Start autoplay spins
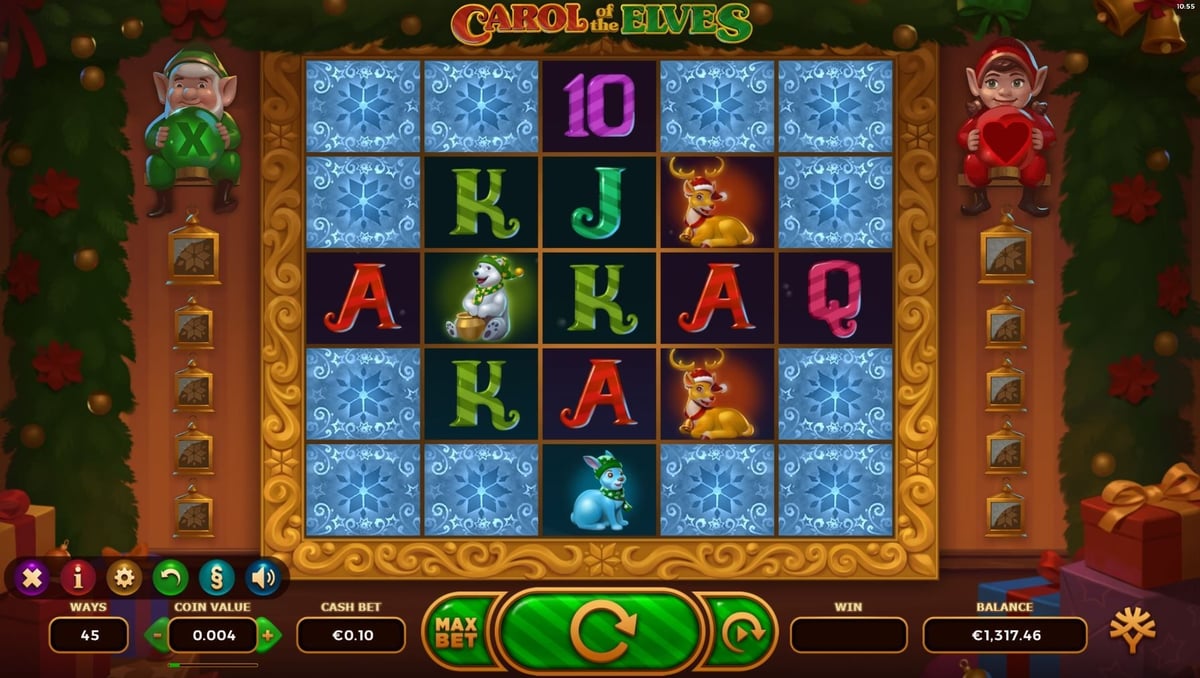The image size is (1200, 678). [743, 631]
